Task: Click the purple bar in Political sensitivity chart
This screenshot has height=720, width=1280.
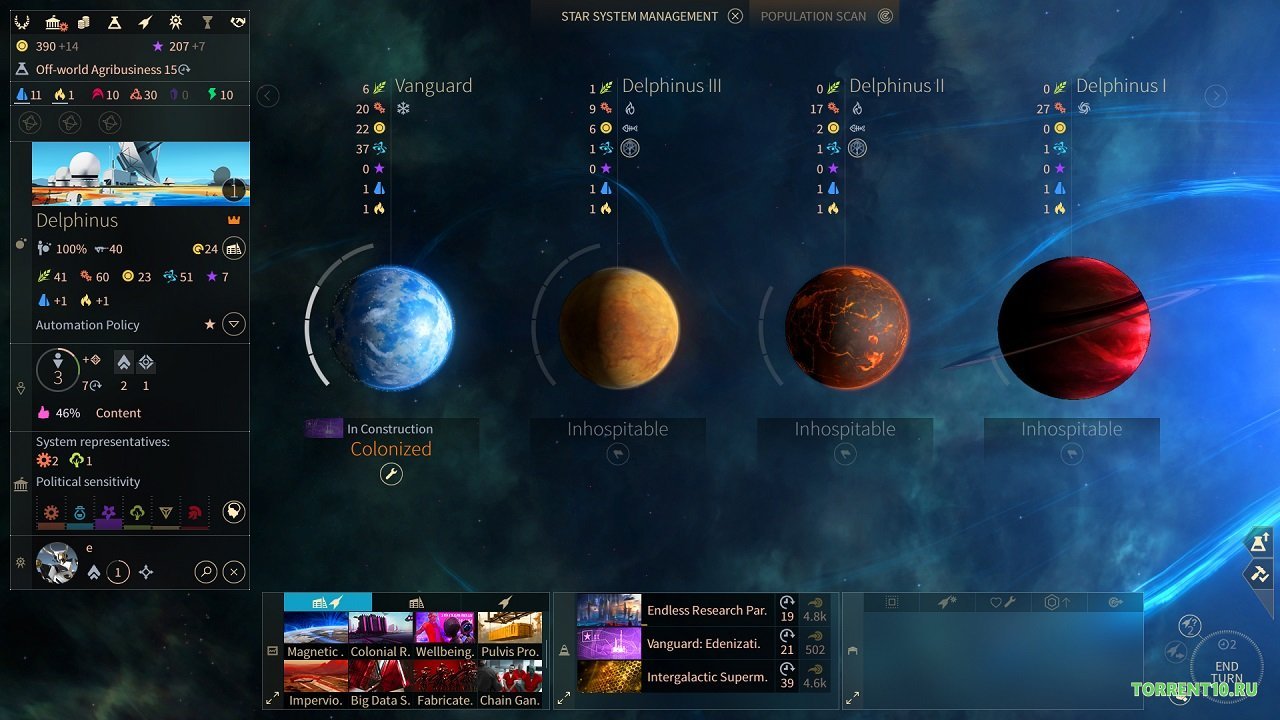Action: pos(108,522)
